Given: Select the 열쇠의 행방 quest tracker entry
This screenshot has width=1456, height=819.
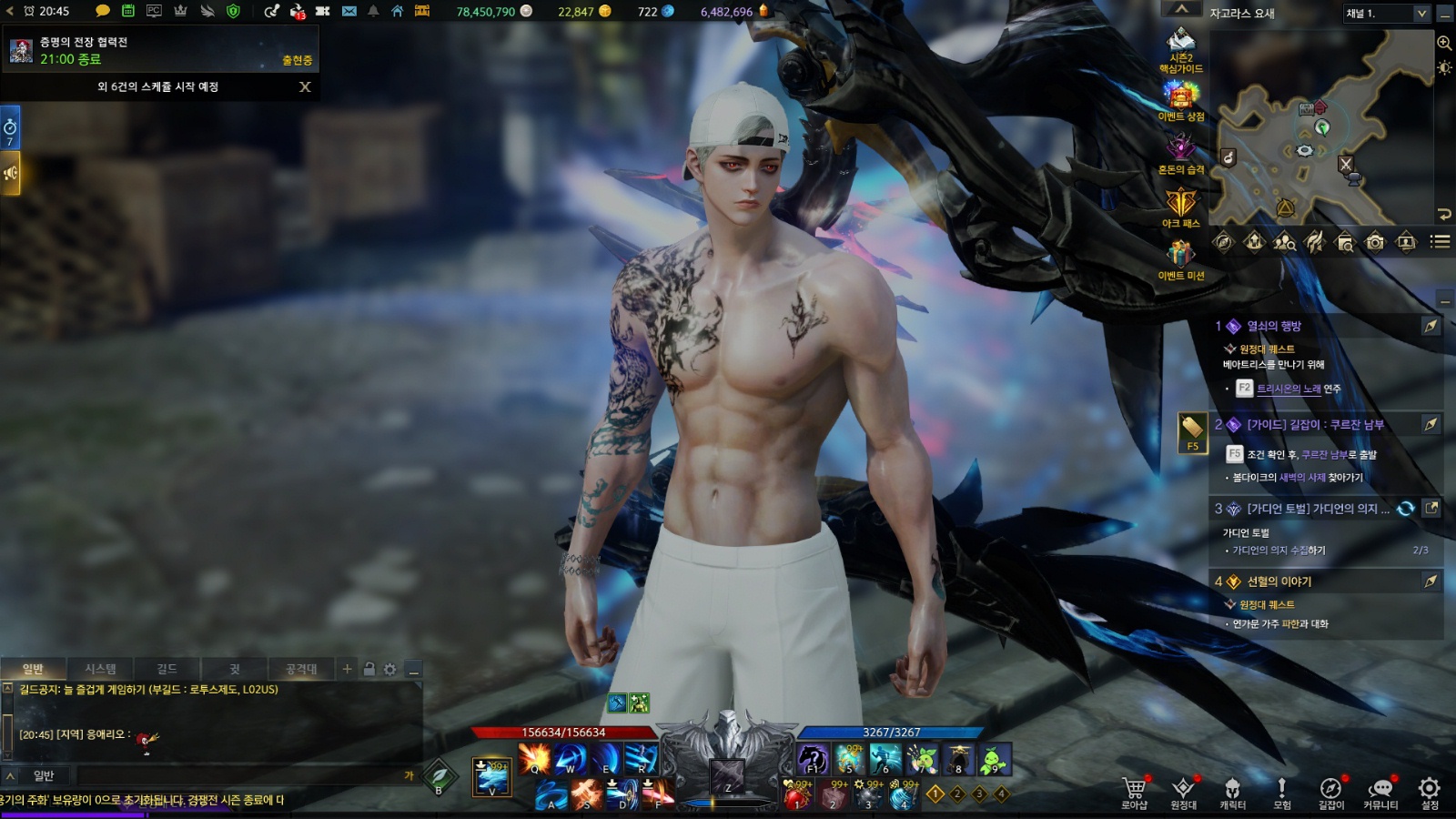Looking at the screenshot, I should coord(1274,326).
